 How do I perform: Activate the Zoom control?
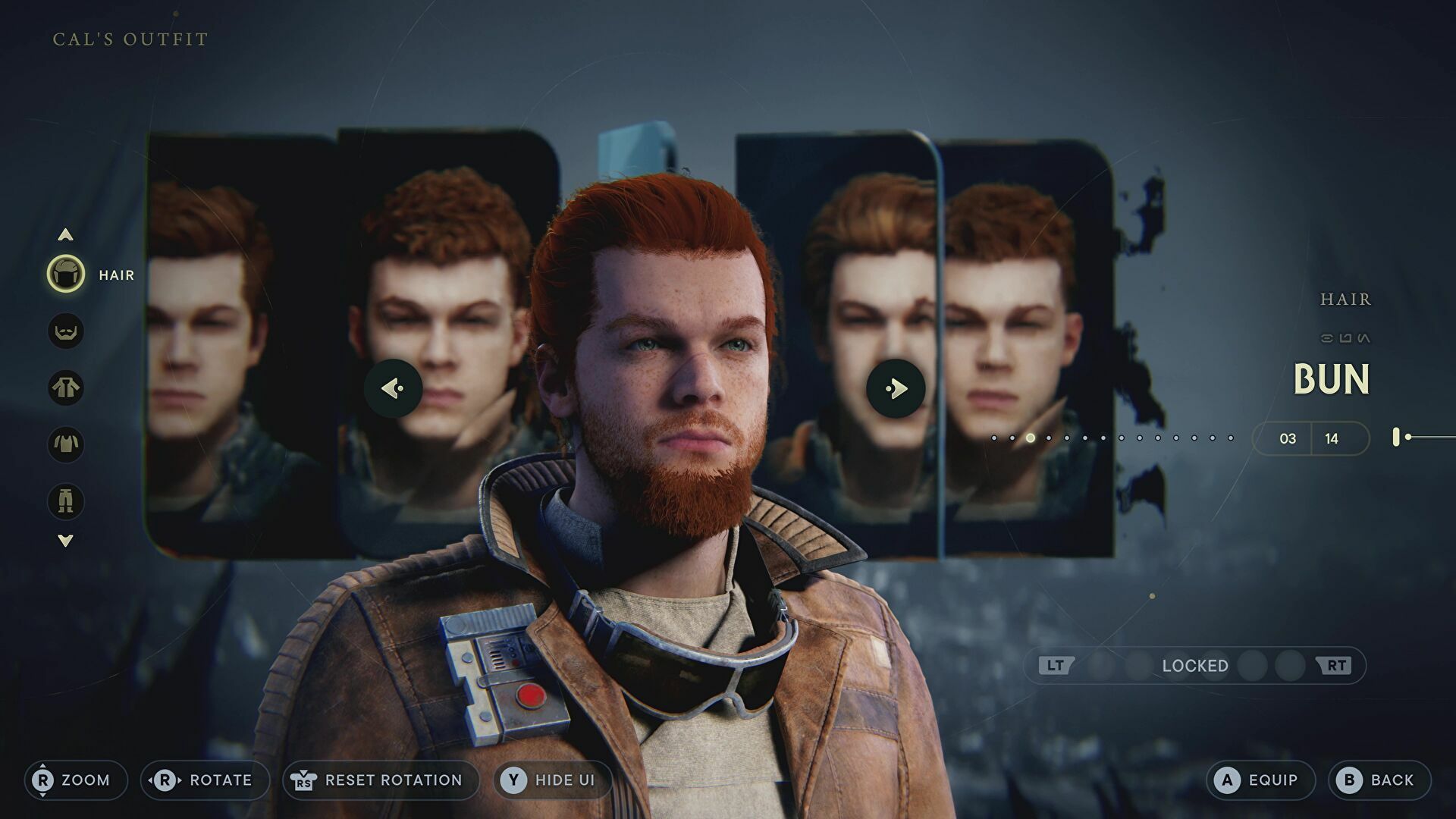[75, 780]
